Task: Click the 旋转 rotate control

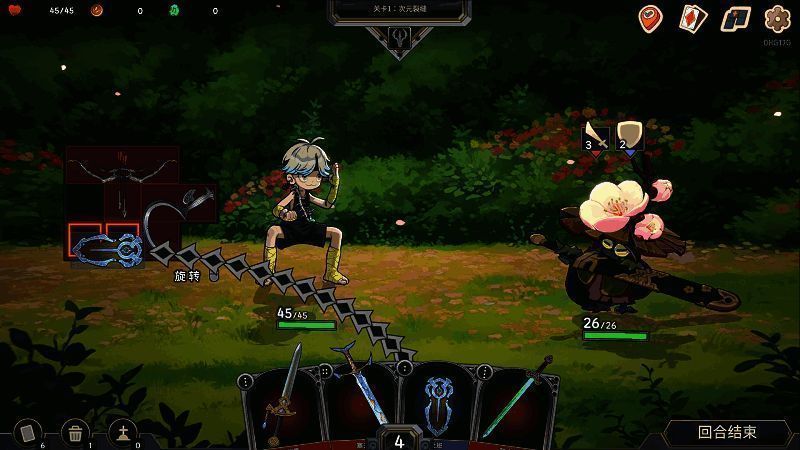Action: click(187, 275)
